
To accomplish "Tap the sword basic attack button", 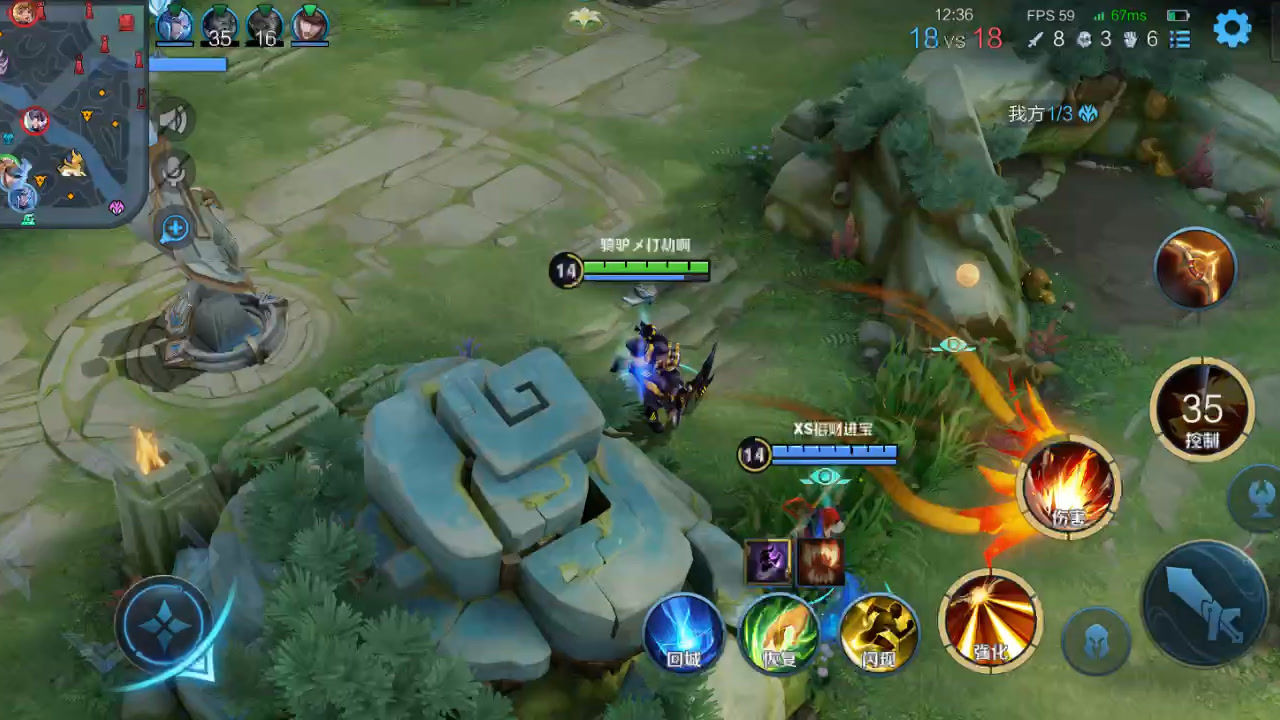I will click(x=1205, y=604).
